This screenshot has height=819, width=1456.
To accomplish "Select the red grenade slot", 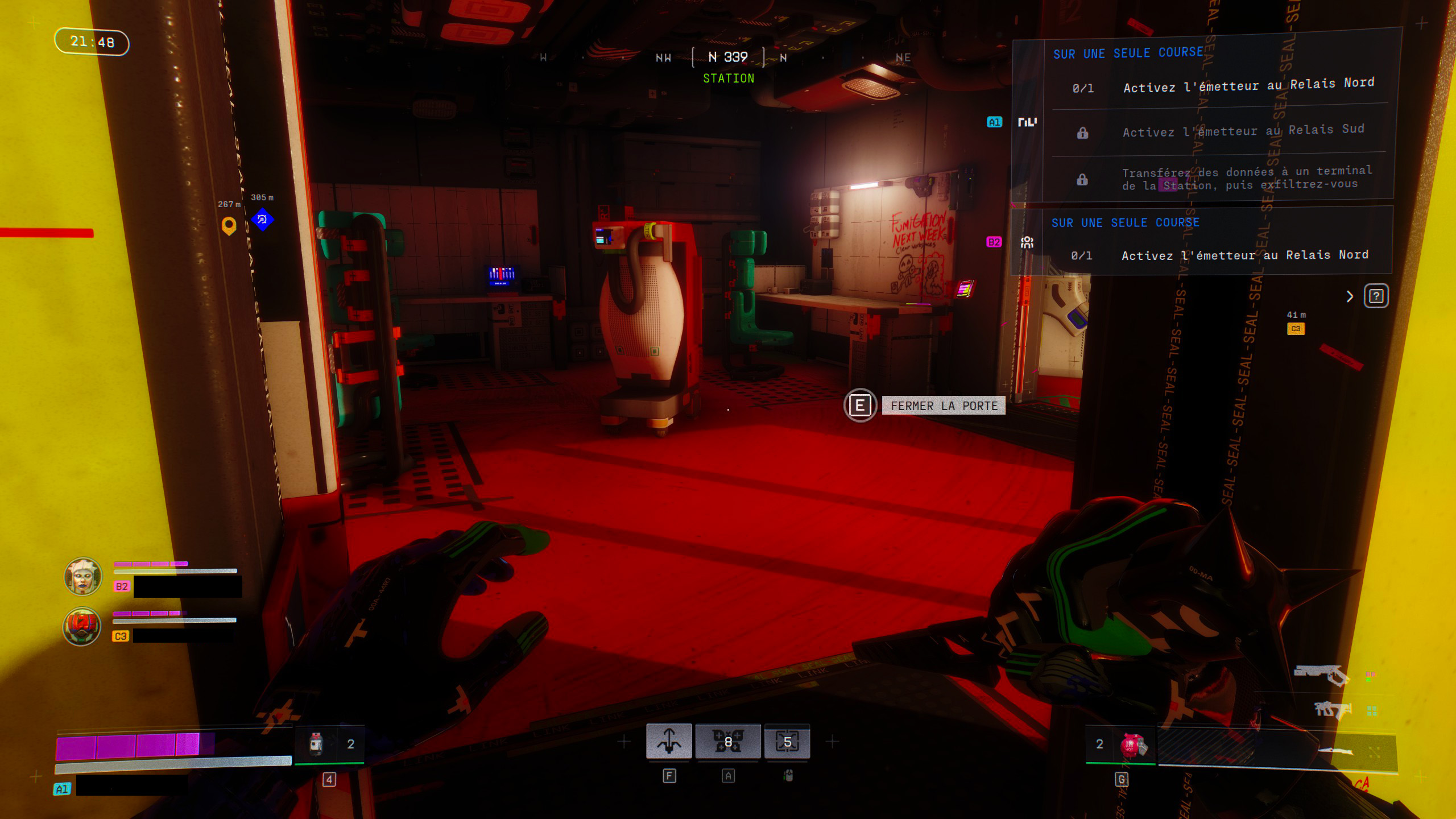I will [x=1132, y=745].
